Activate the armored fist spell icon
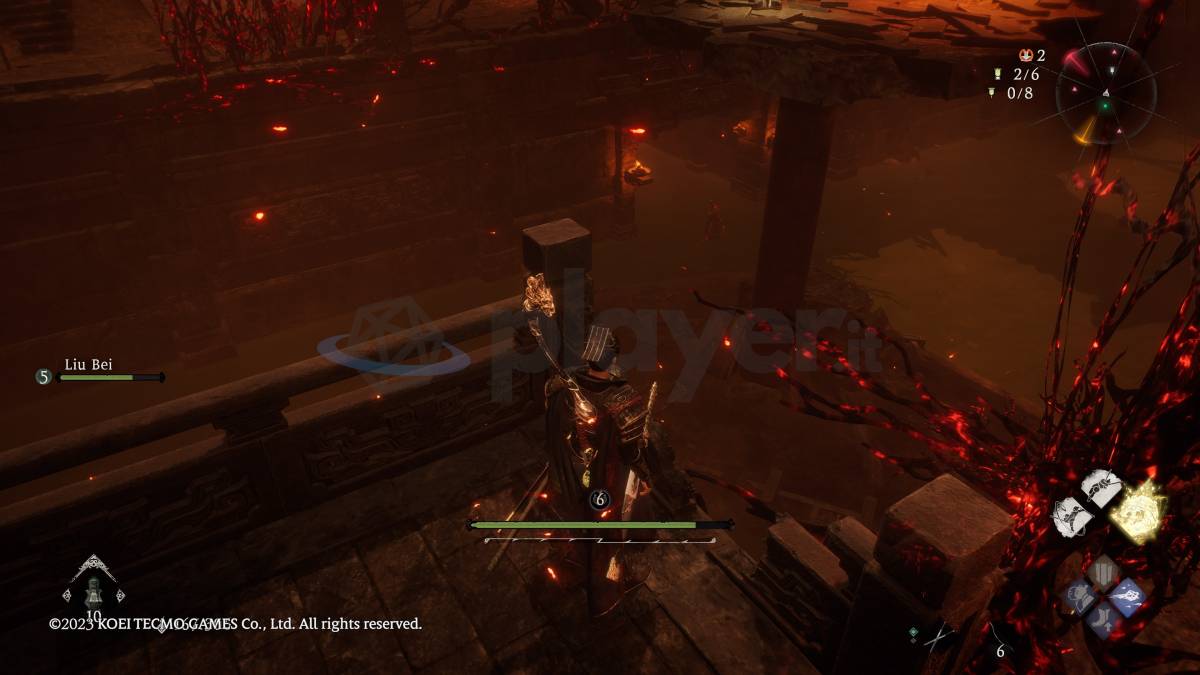The image size is (1200, 675). [x=1080, y=597]
